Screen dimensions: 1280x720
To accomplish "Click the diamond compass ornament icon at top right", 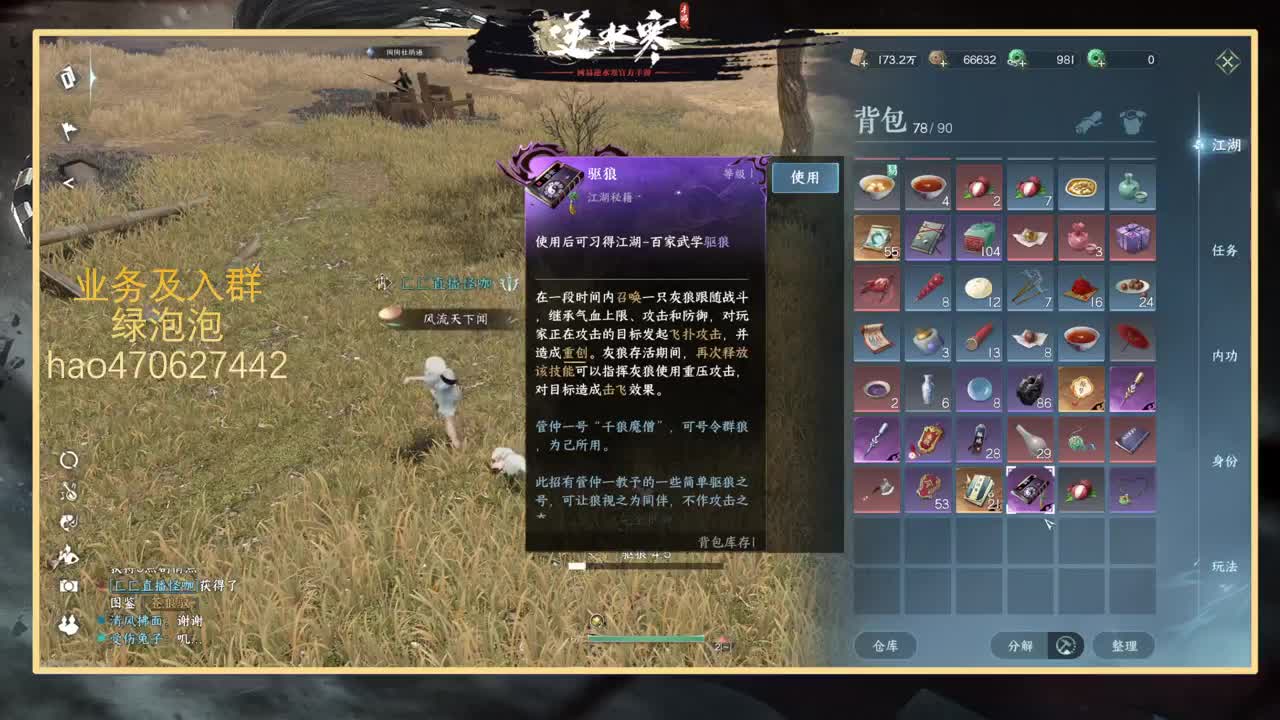I will click(1227, 60).
